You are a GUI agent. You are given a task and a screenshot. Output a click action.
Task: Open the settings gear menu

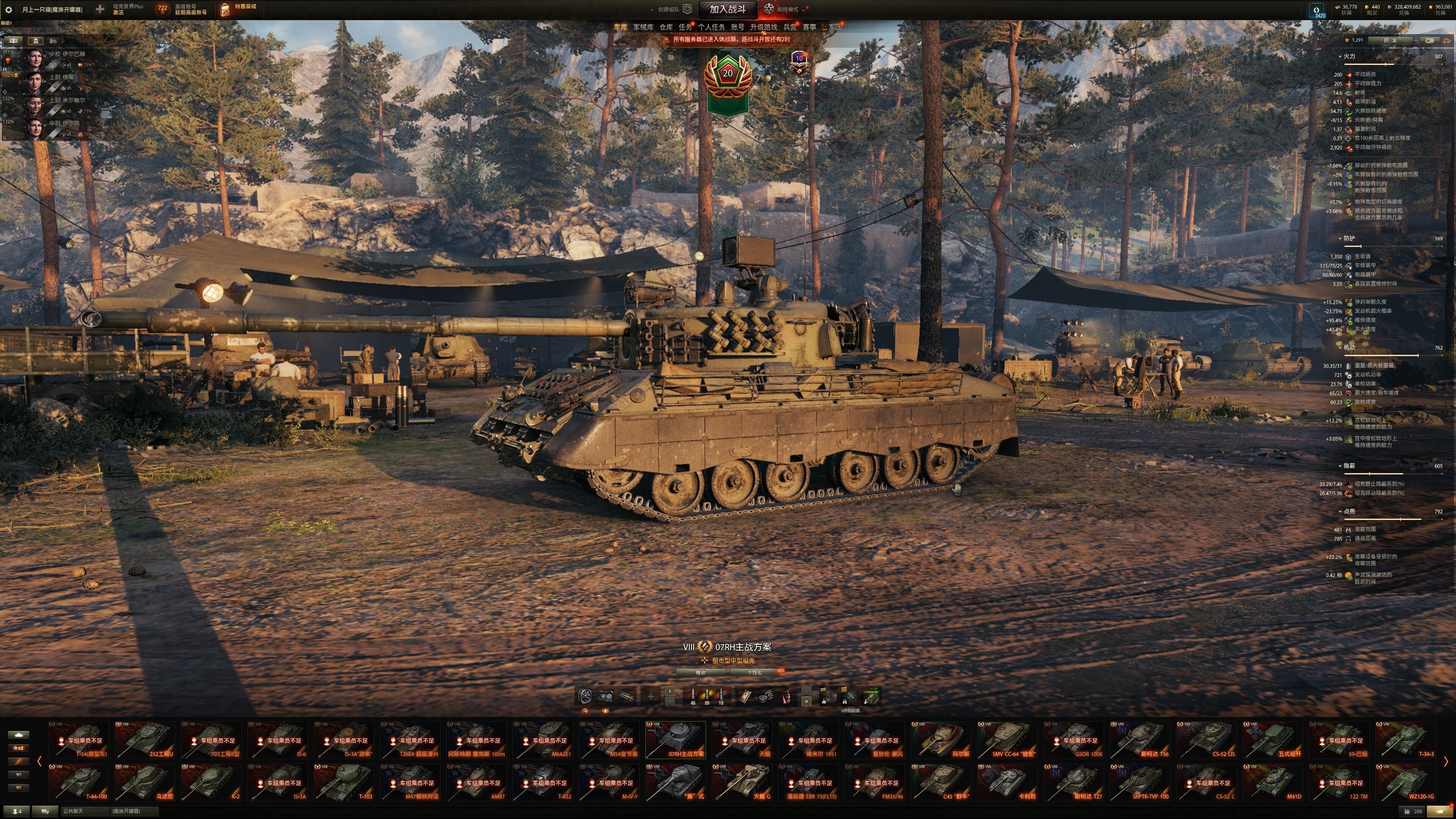point(8,9)
